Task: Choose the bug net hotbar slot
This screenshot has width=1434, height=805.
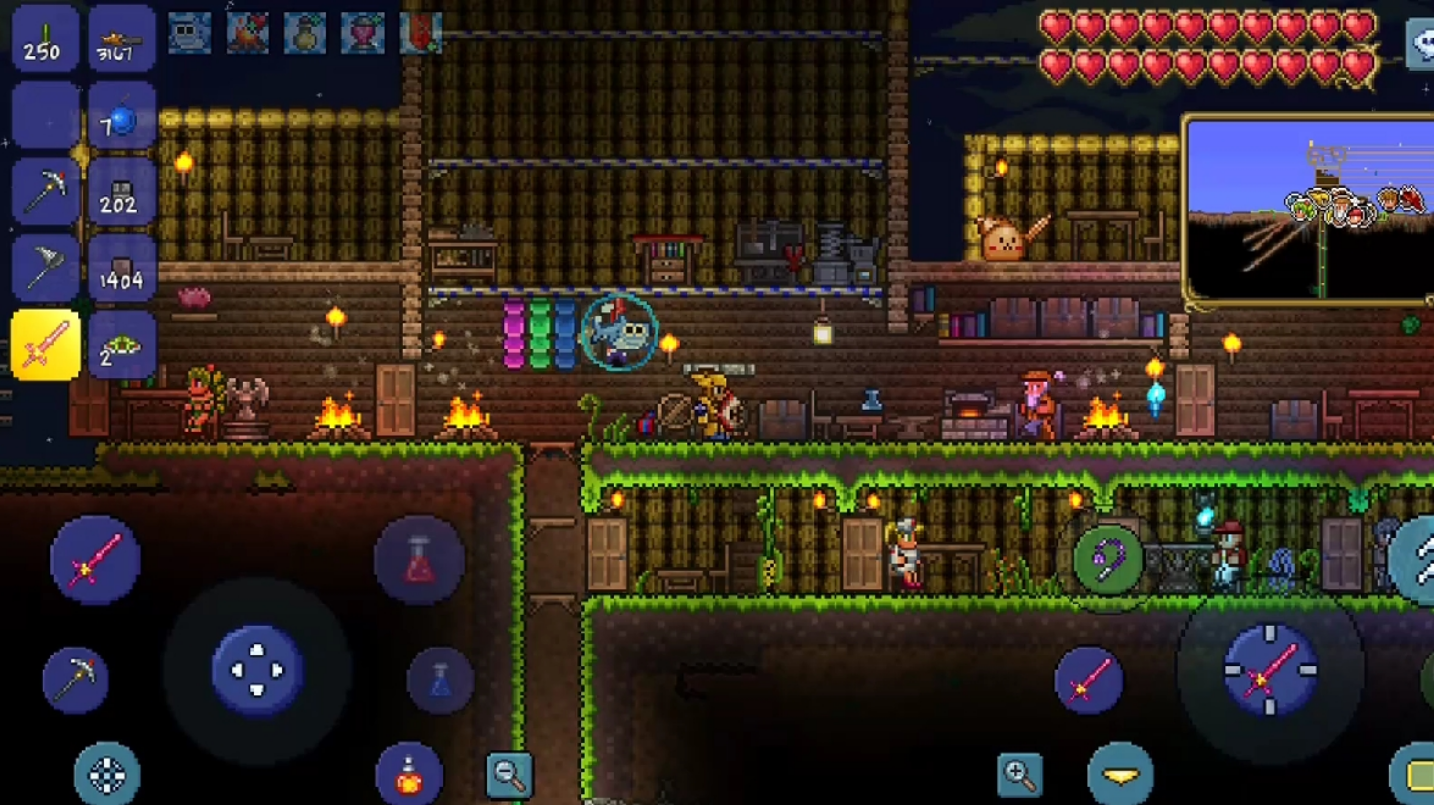Action: coord(46,268)
